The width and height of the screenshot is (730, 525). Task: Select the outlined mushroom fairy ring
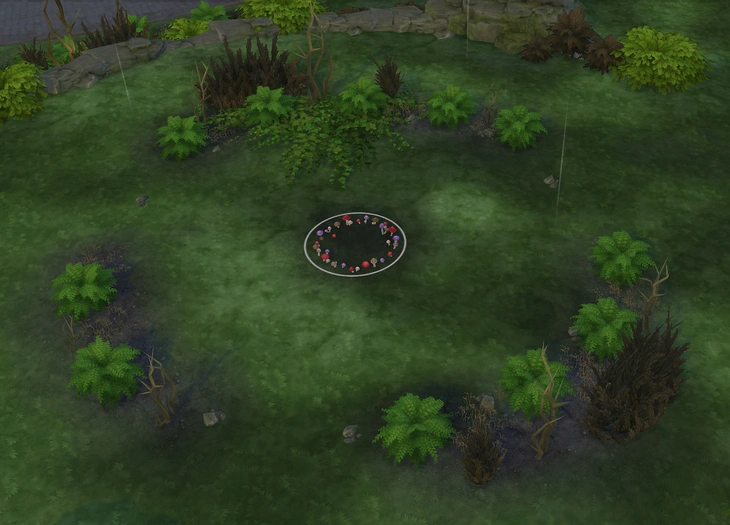355,243
